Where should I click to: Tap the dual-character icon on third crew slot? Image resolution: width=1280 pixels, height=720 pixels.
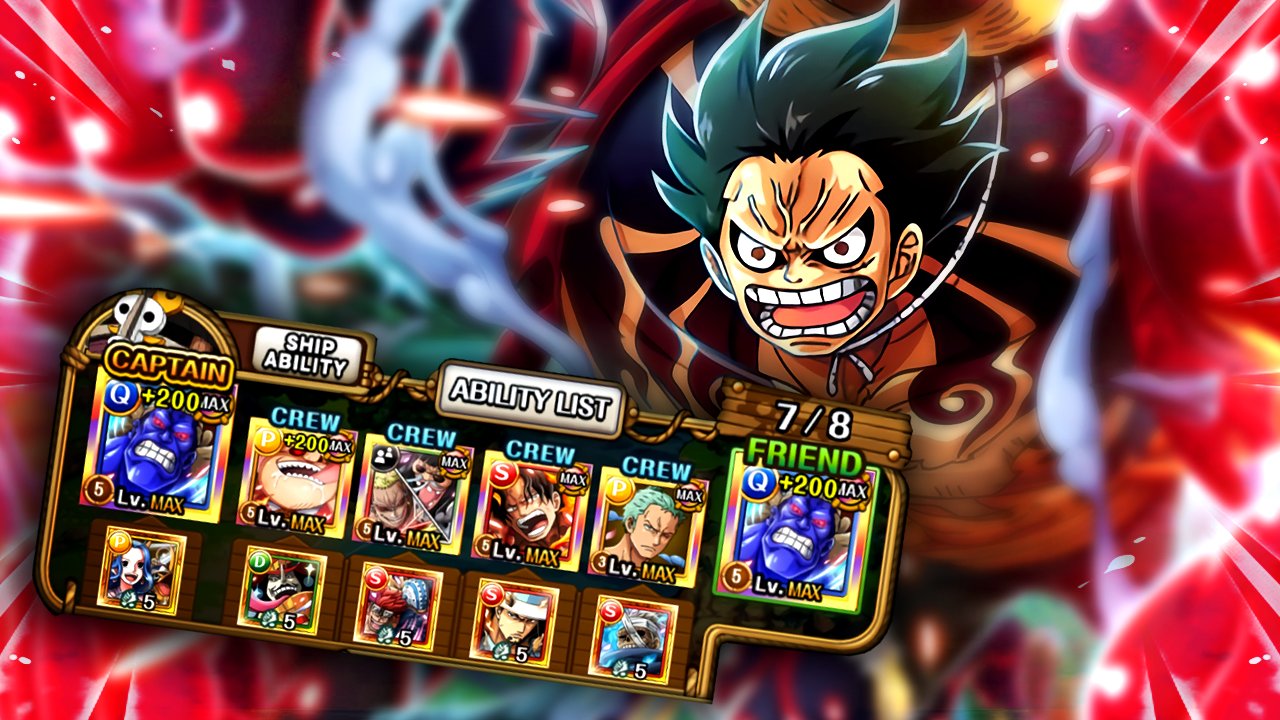point(385,457)
